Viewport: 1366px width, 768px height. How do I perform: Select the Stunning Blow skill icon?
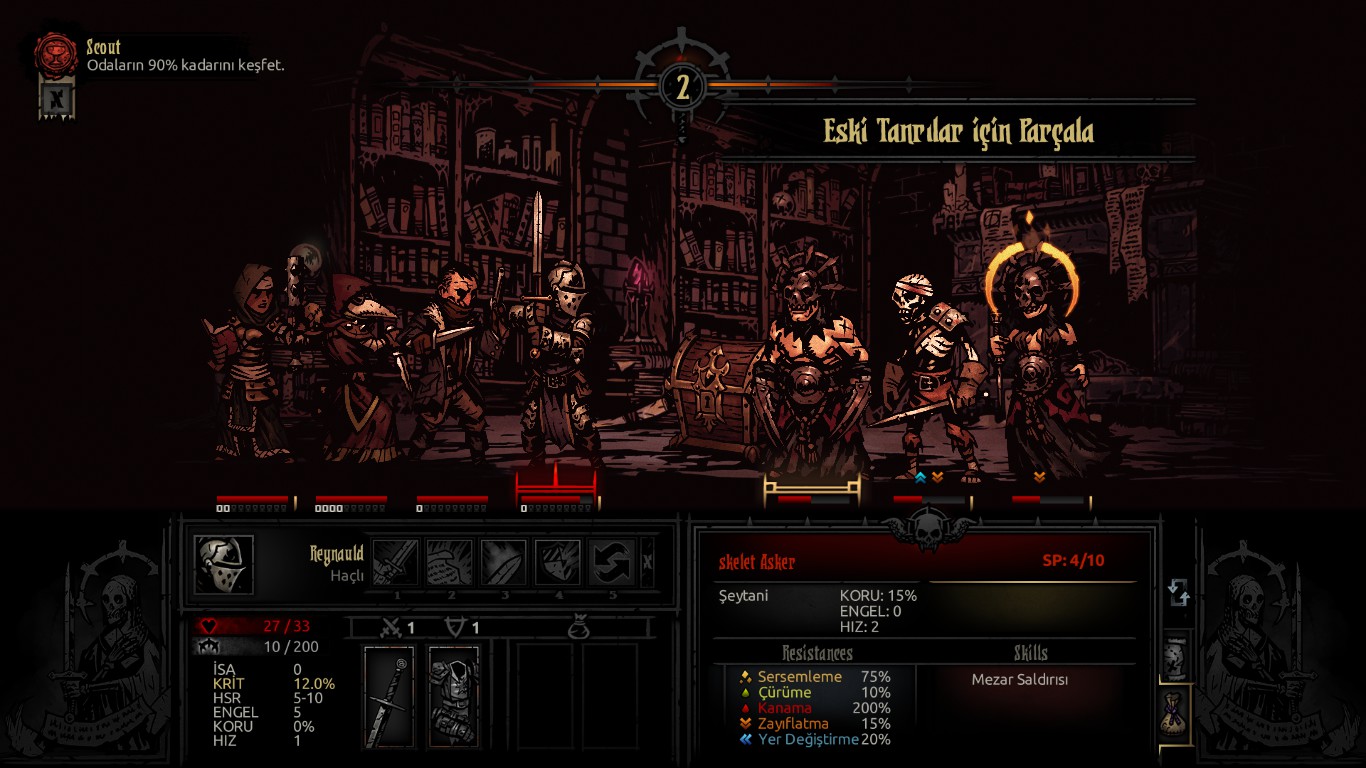[504, 562]
